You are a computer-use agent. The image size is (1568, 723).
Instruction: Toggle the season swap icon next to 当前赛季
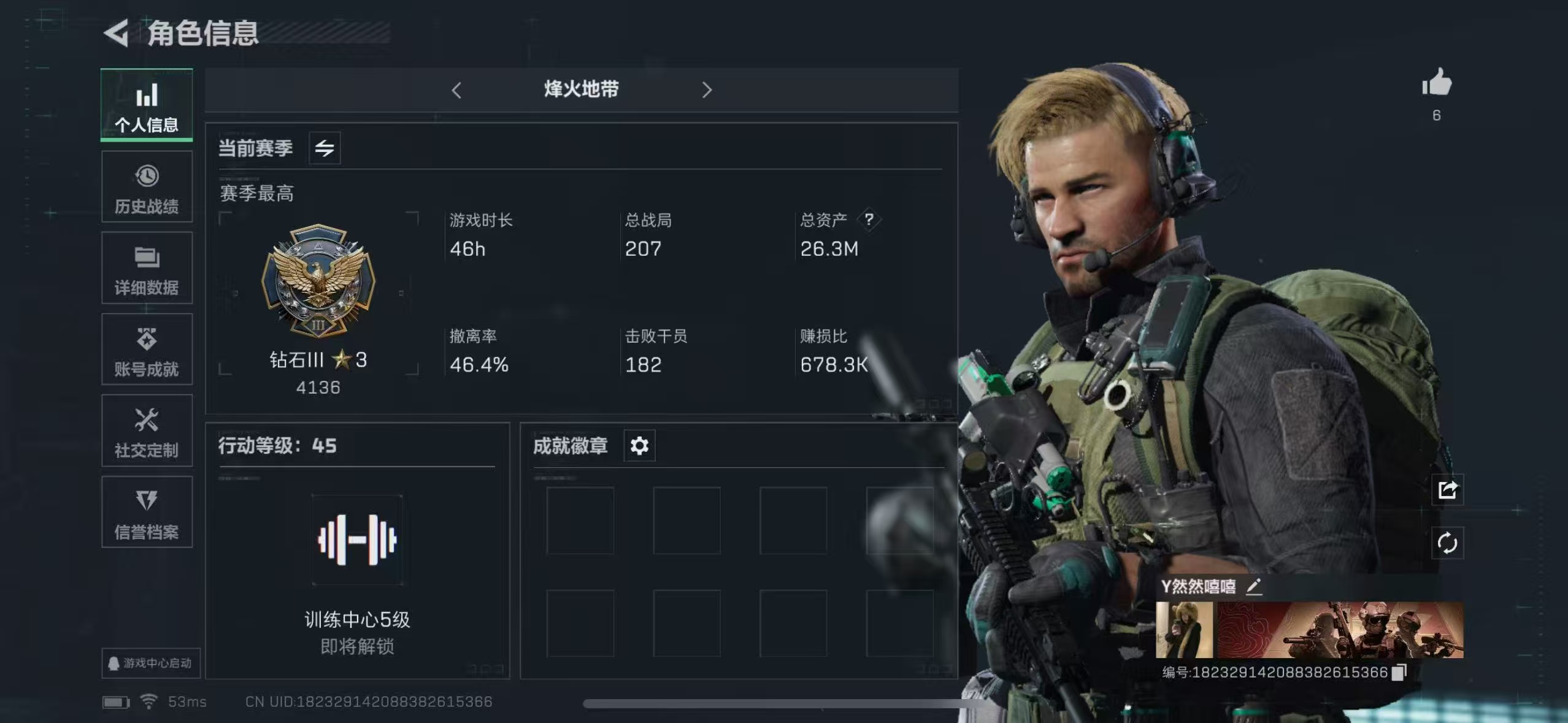[x=325, y=148]
